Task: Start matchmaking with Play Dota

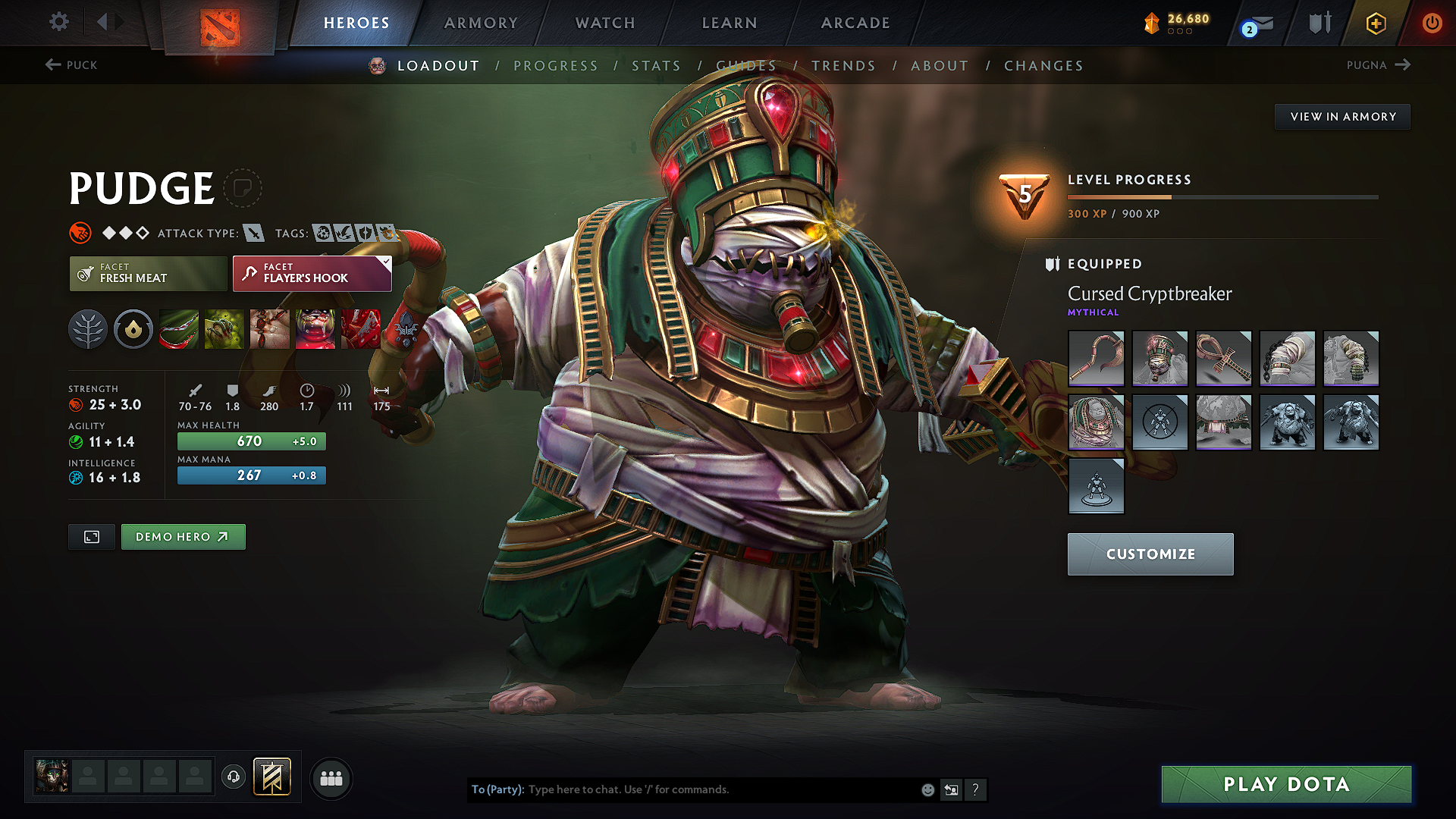Action: [x=1286, y=784]
